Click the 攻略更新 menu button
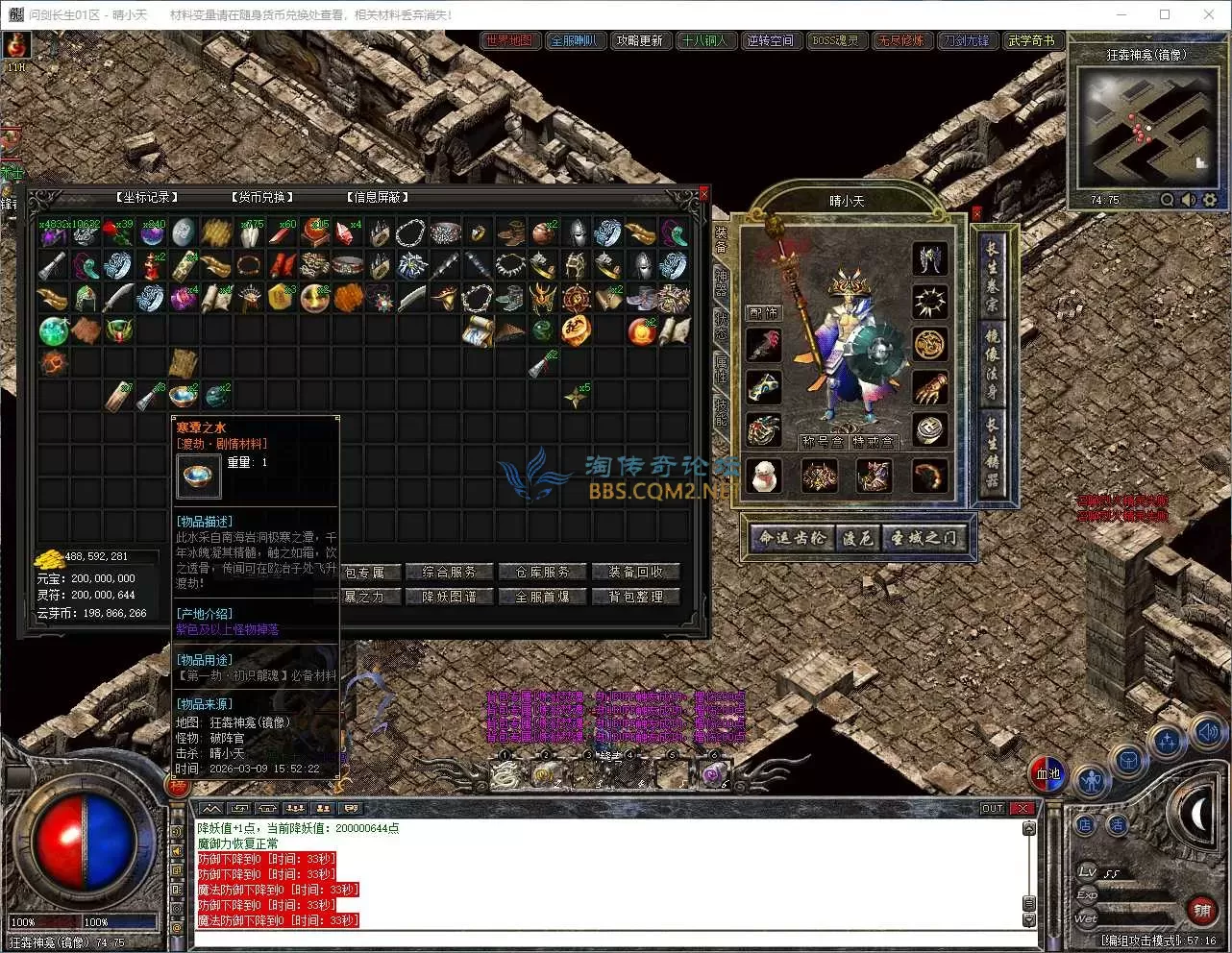Viewport: 1232px width, 953px height. (x=639, y=40)
